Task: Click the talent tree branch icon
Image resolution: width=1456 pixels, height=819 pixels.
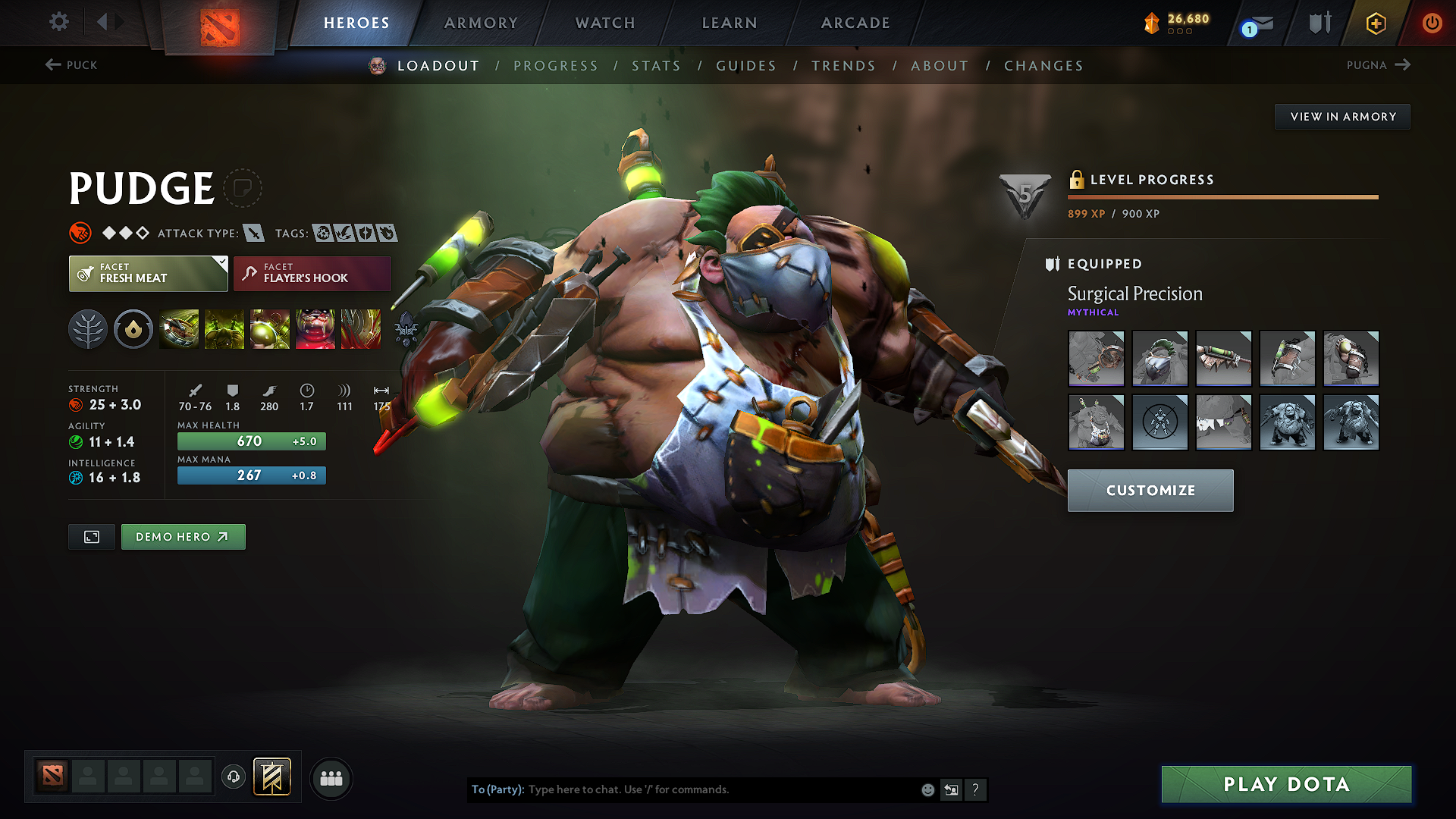Action: point(88,328)
